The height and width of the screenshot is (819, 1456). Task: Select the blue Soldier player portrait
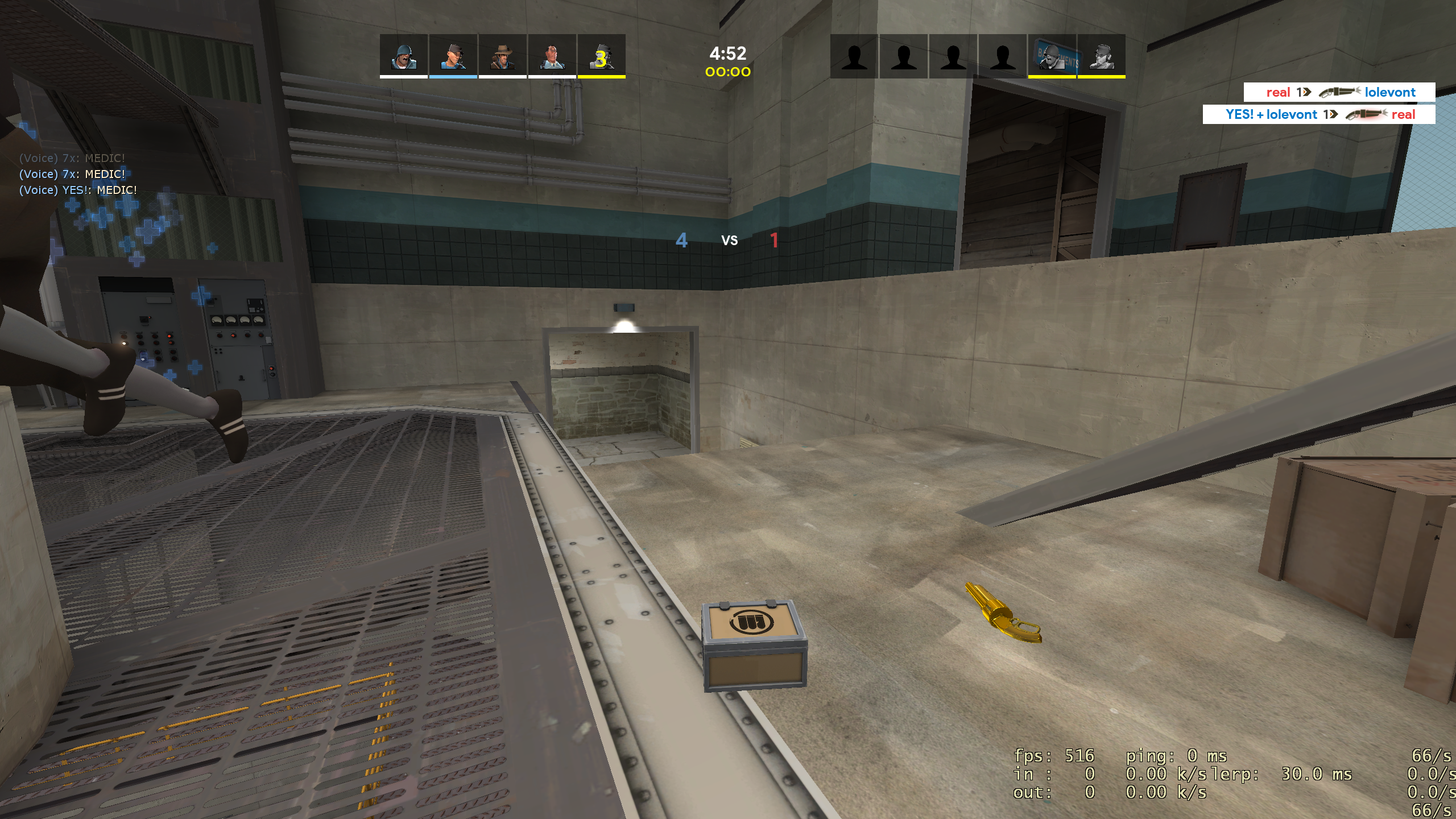click(403, 55)
